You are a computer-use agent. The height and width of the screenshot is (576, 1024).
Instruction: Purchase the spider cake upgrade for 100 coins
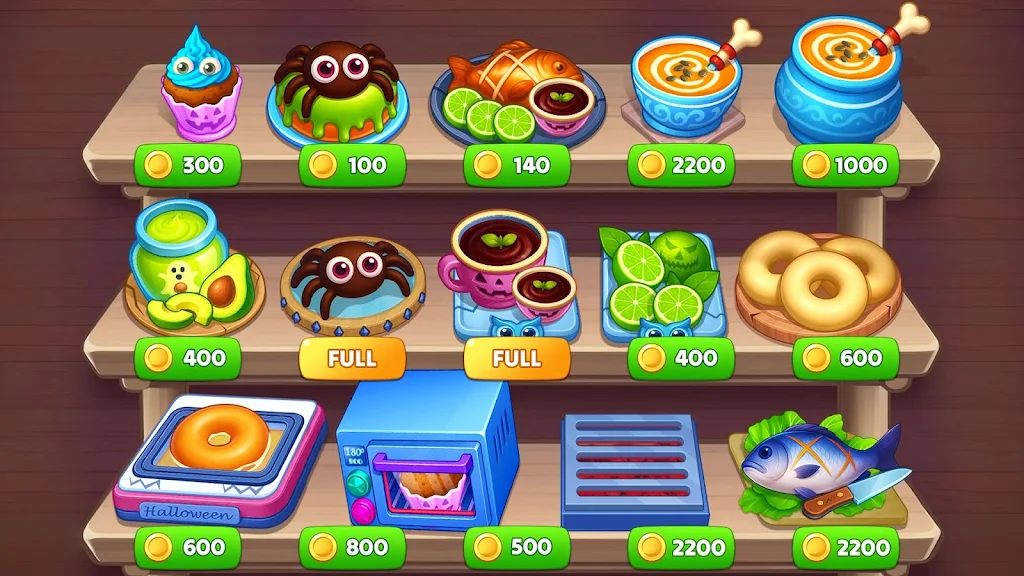[x=352, y=166]
